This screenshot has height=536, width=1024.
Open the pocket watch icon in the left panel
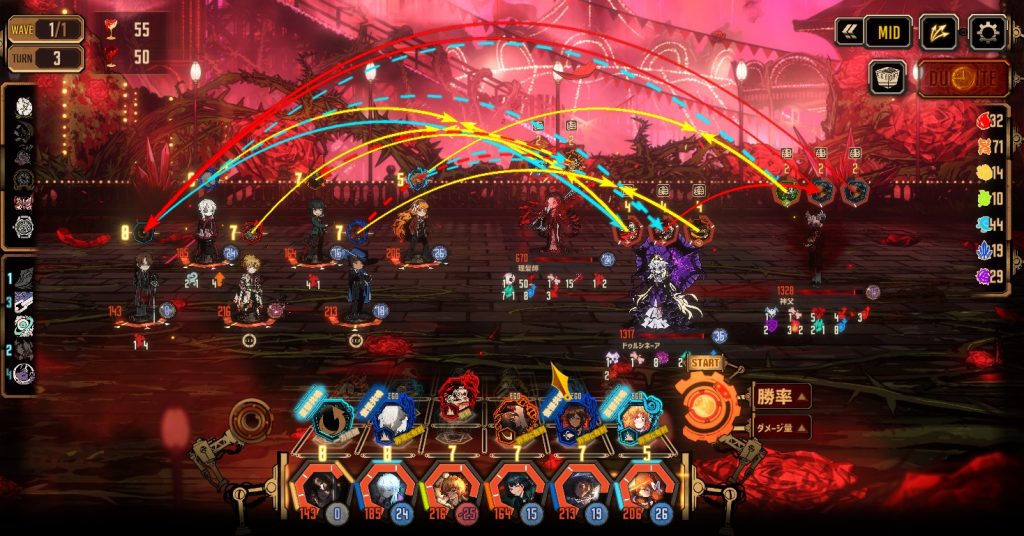click(x=24, y=228)
